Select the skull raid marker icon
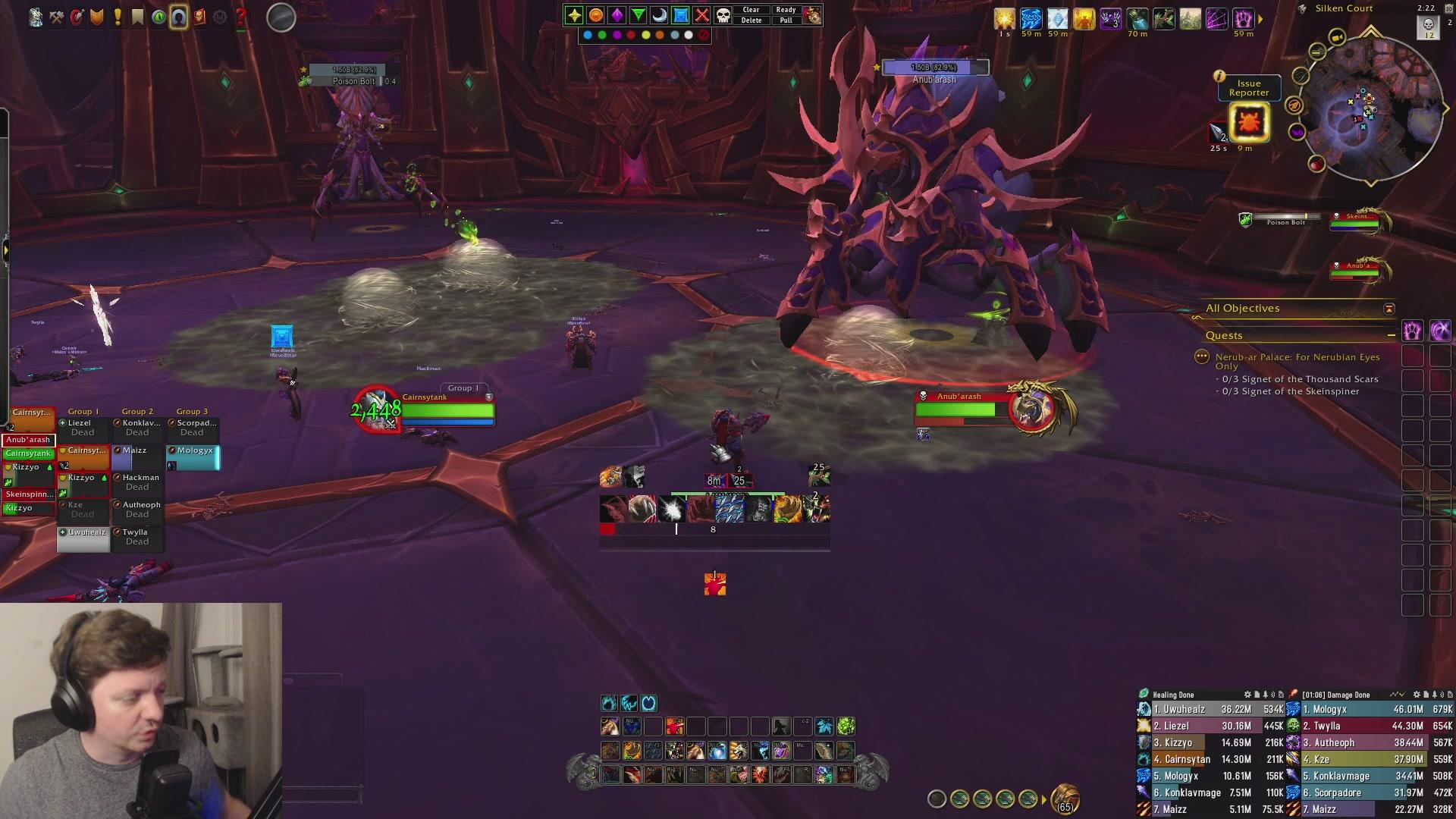Viewport: 1456px width, 819px height. [x=723, y=15]
